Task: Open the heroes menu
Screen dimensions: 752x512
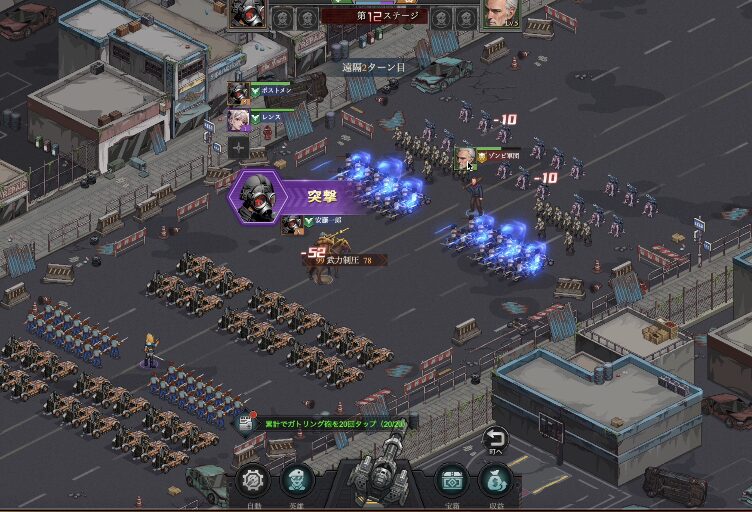Action: click(x=296, y=481)
